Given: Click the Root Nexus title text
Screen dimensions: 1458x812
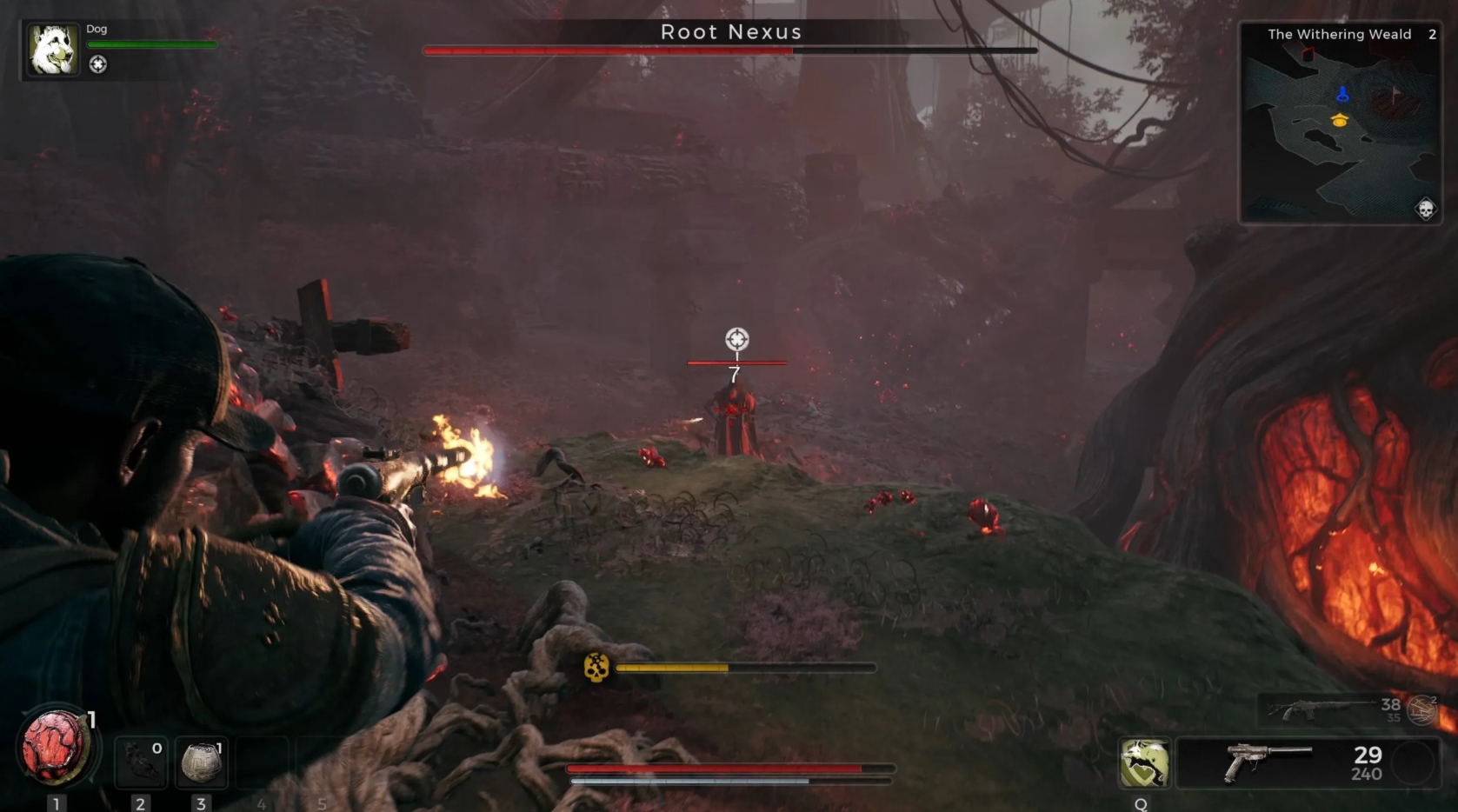Looking at the screenshot, I should (731, 32).
